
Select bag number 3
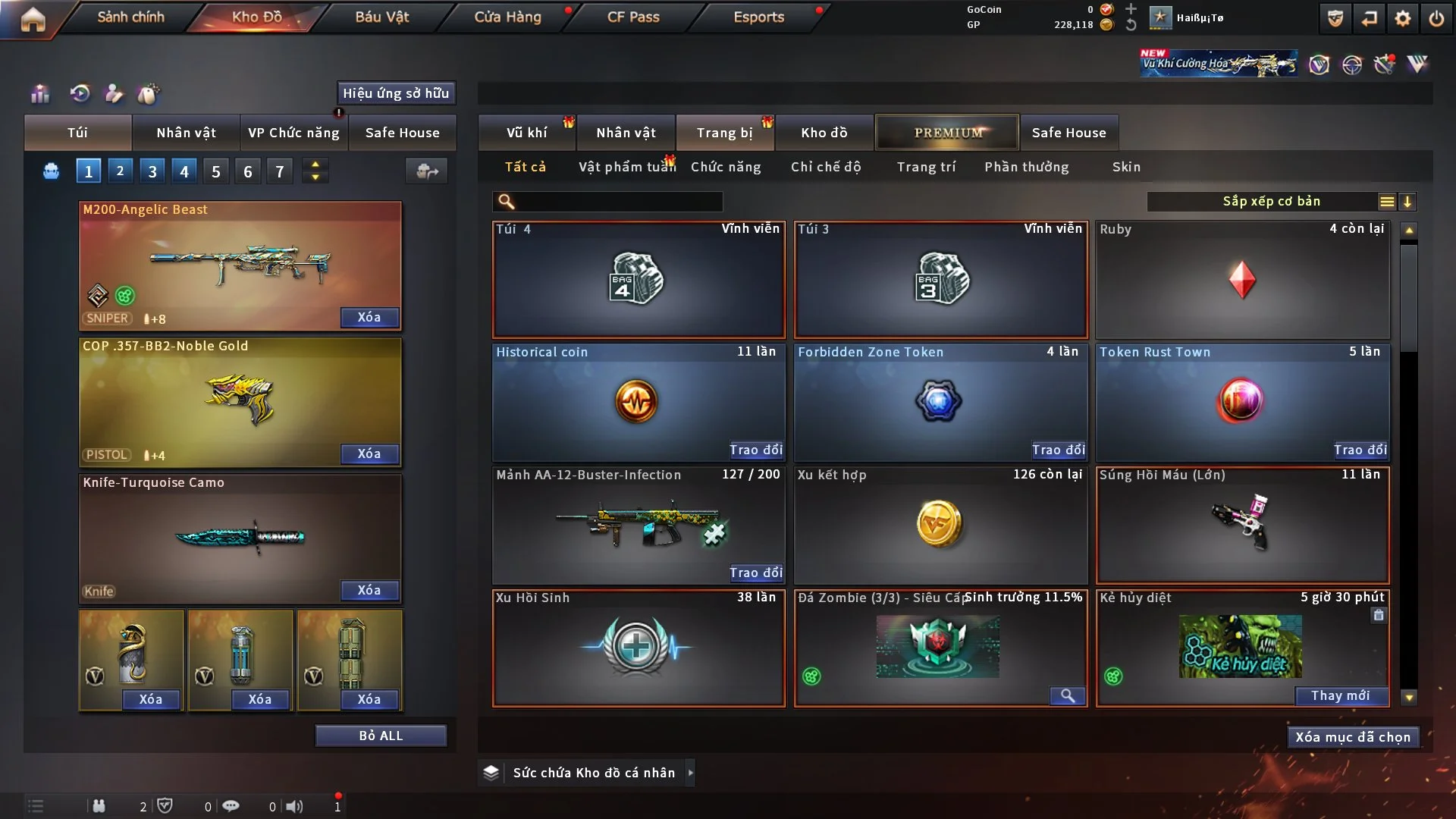[x=152, y=171]
